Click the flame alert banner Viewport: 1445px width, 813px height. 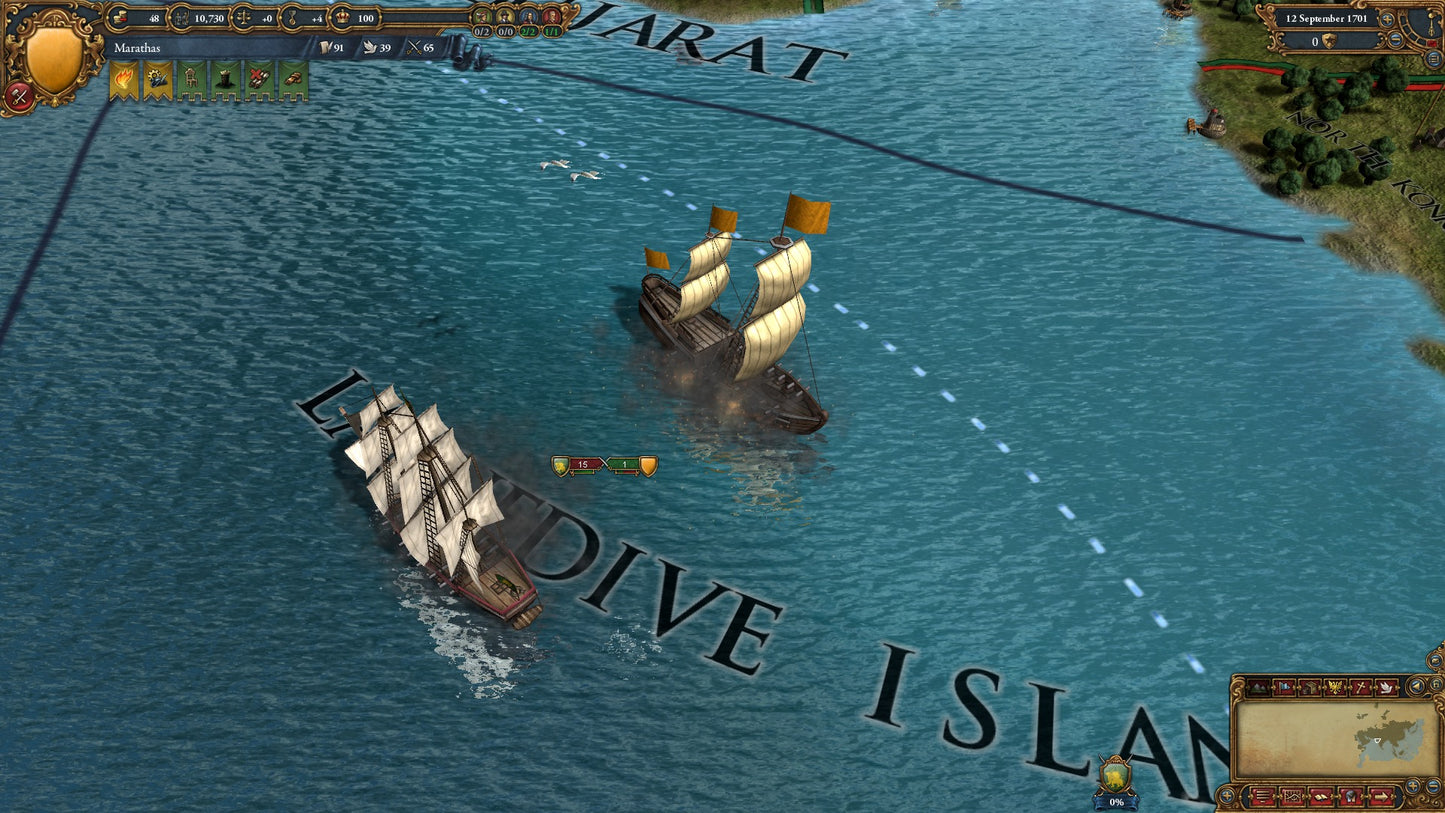(124, 80)
